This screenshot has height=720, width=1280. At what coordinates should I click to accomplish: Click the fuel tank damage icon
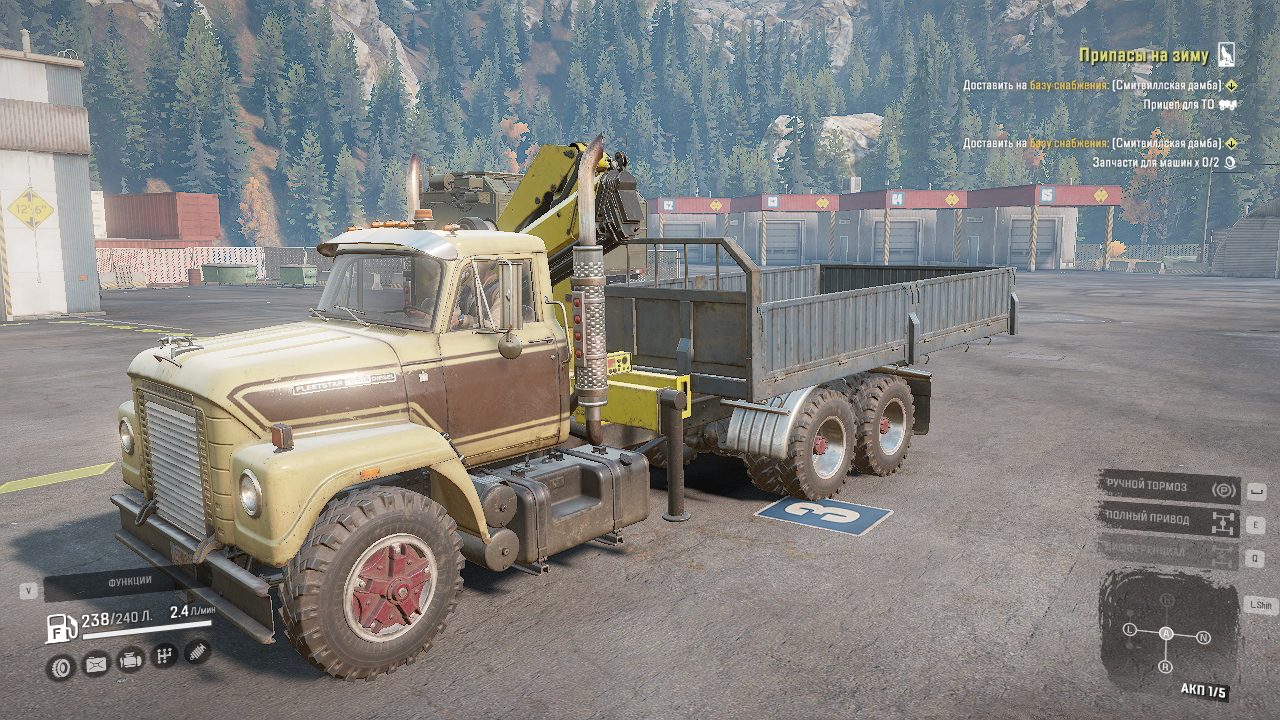[x=96, y=663]
